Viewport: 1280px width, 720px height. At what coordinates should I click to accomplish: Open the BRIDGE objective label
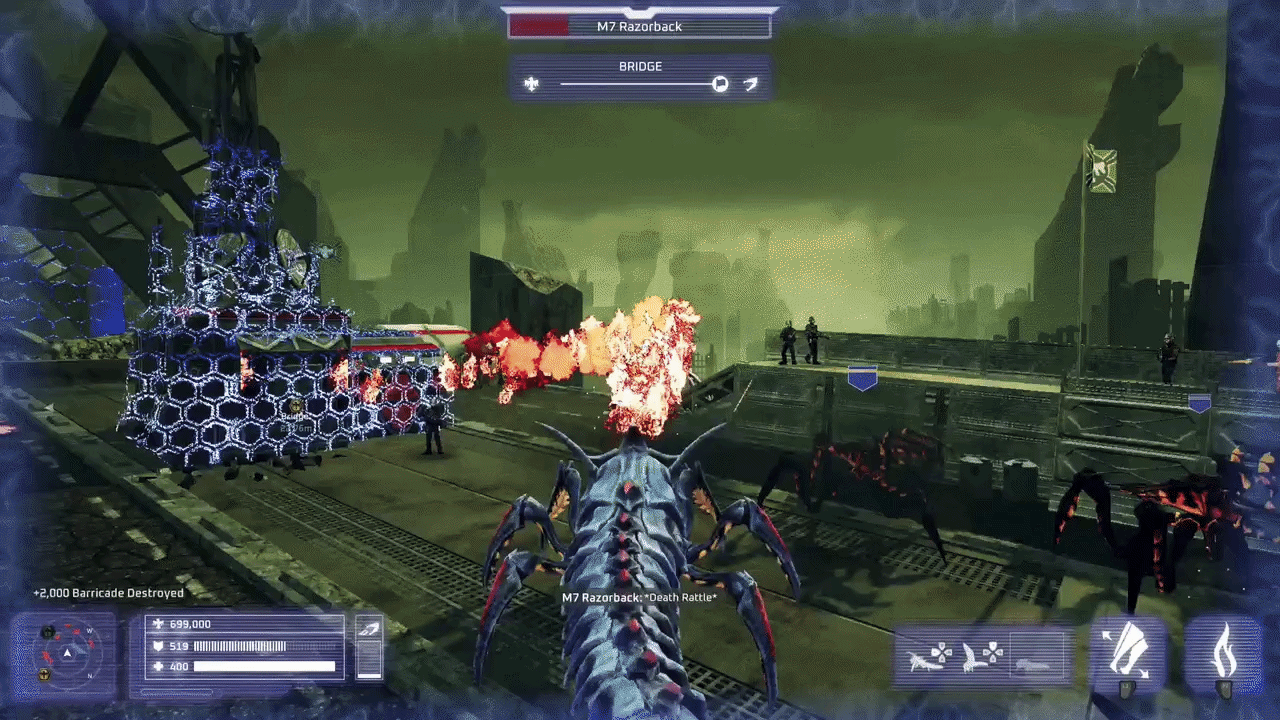(x=641, y=66)
